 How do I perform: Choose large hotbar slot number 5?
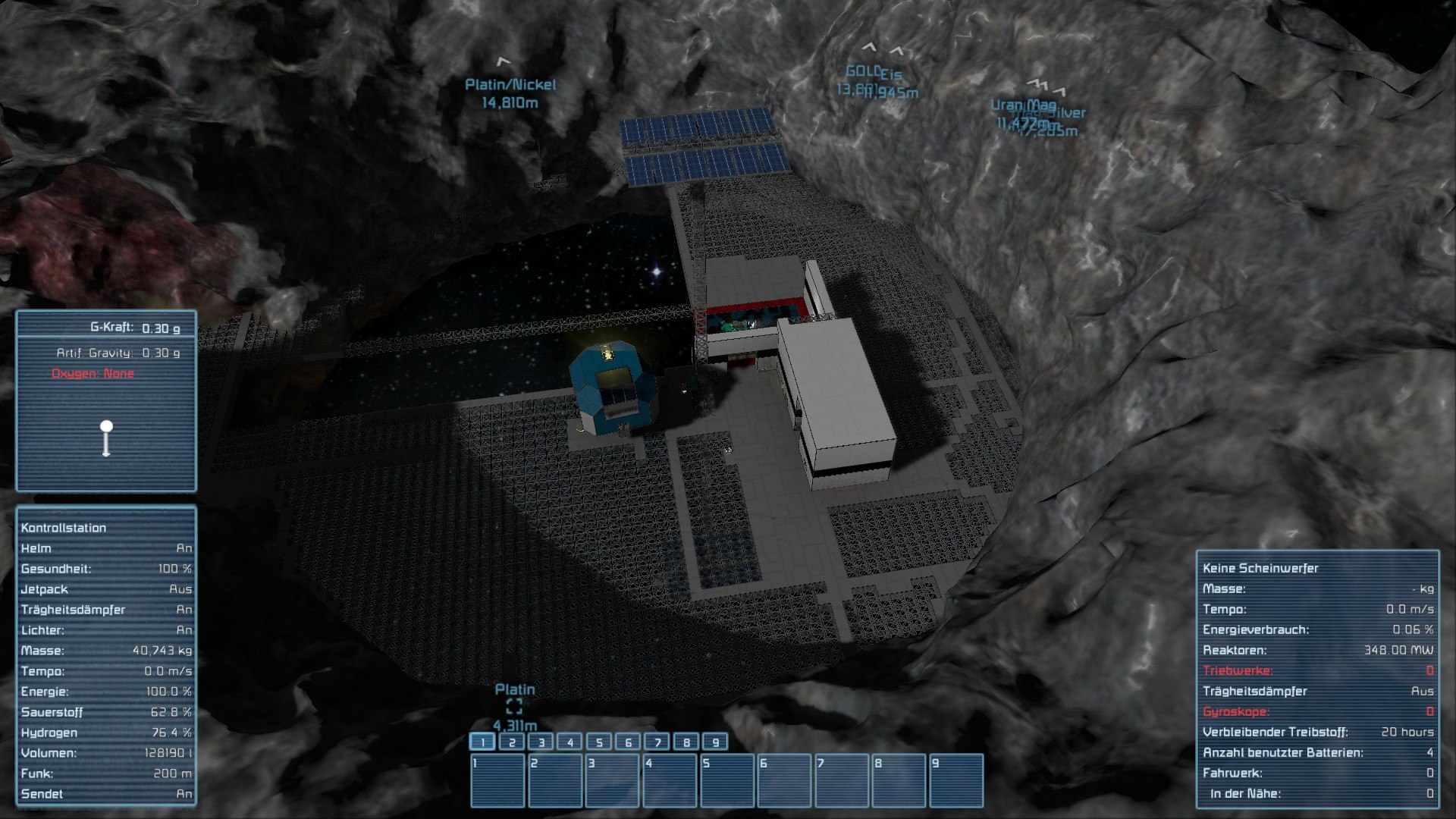tap(727, 780)
